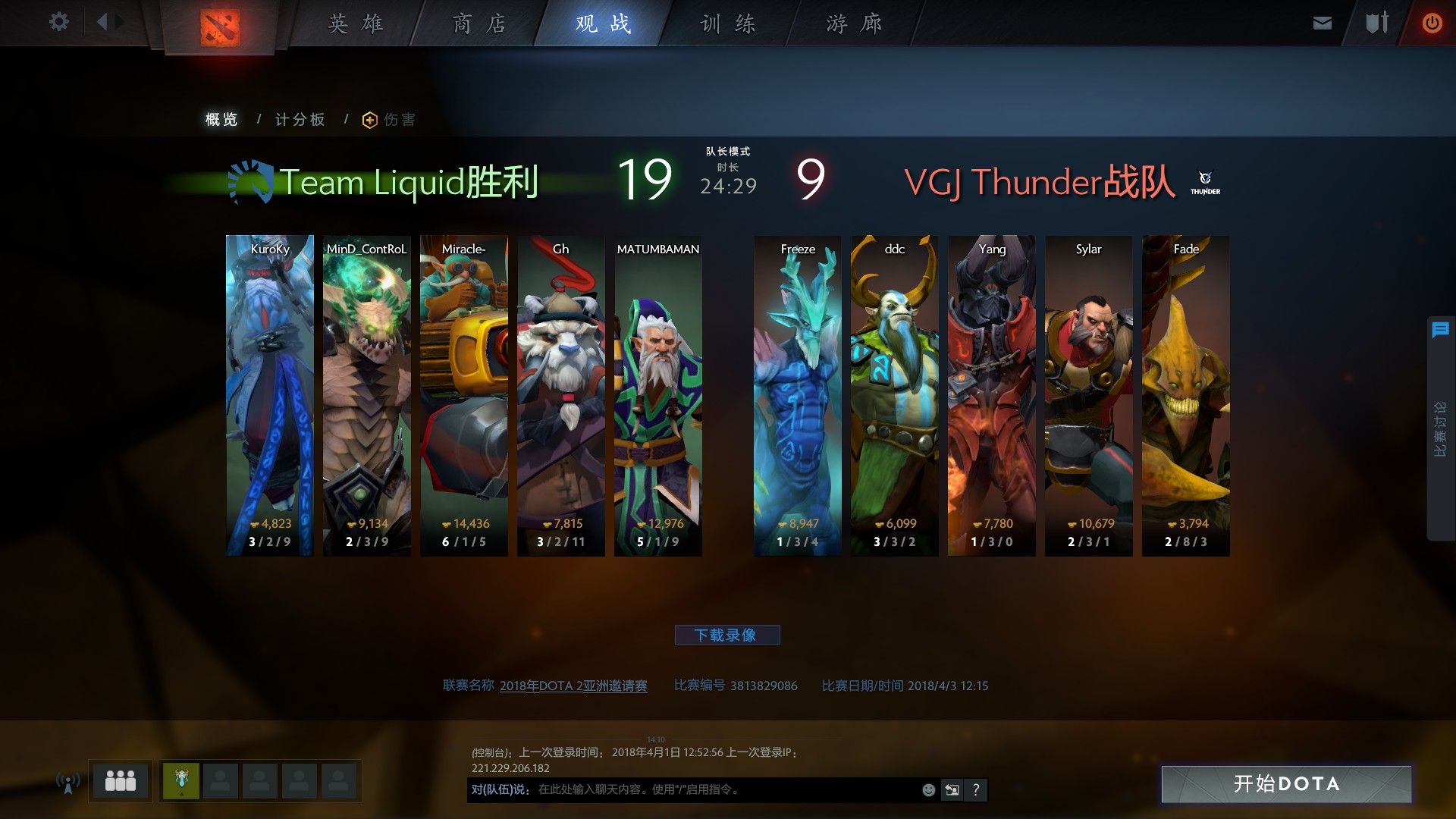The width and height of the screenshot is (1456, 819).
Task: Click the 下载录像 download replay button
Action: [728, 635]
